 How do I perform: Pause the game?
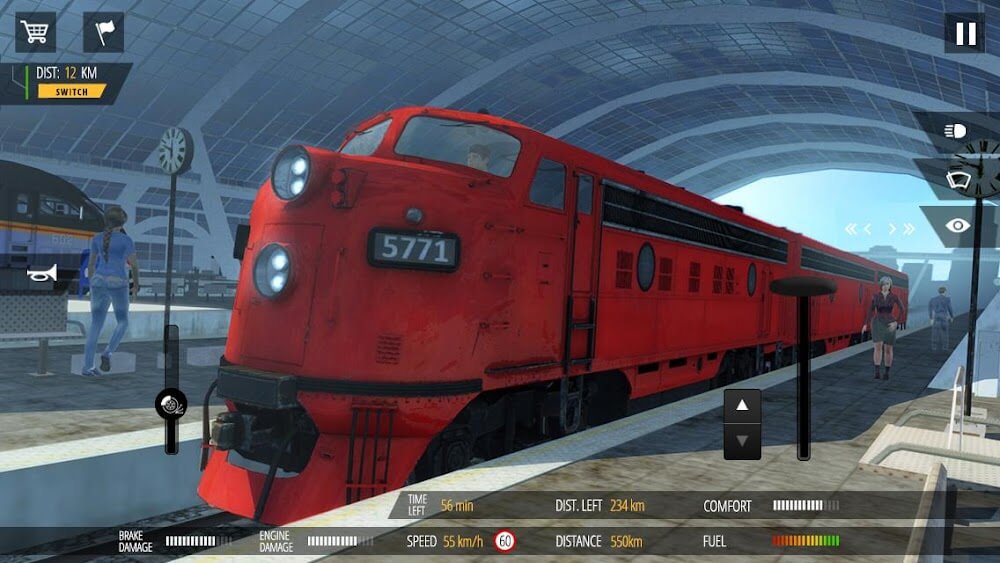click(x=965, y=33)
